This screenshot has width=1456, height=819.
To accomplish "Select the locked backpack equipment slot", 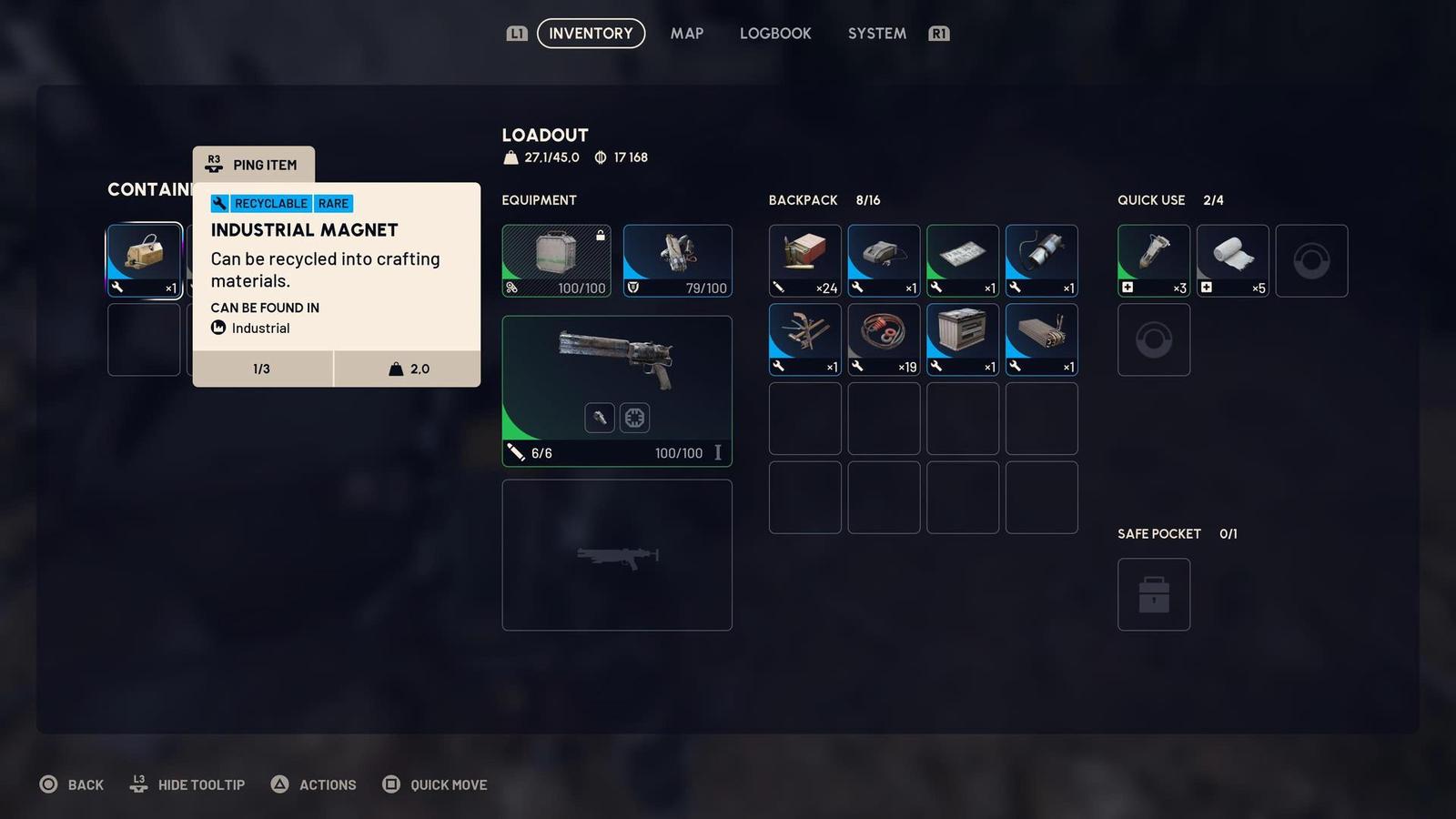I will [556, 261].
